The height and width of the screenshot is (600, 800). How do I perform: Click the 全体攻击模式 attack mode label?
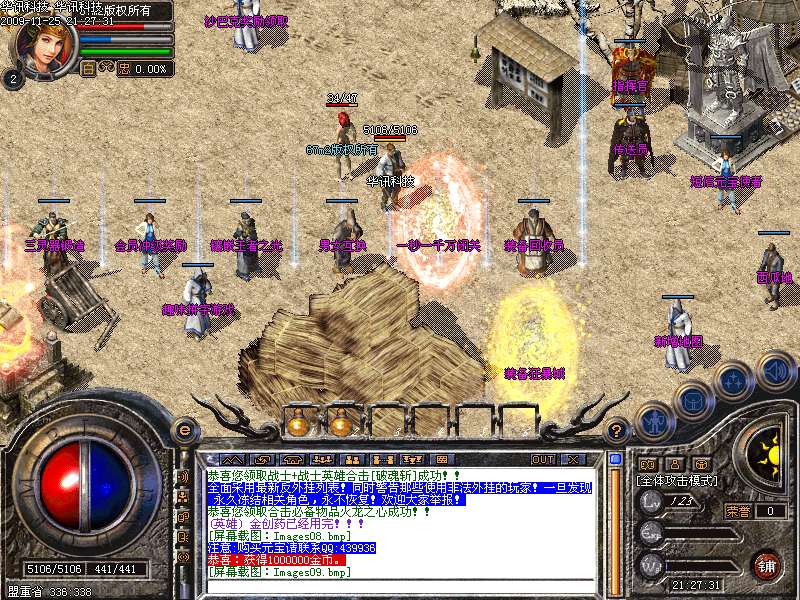click(678, 481)
